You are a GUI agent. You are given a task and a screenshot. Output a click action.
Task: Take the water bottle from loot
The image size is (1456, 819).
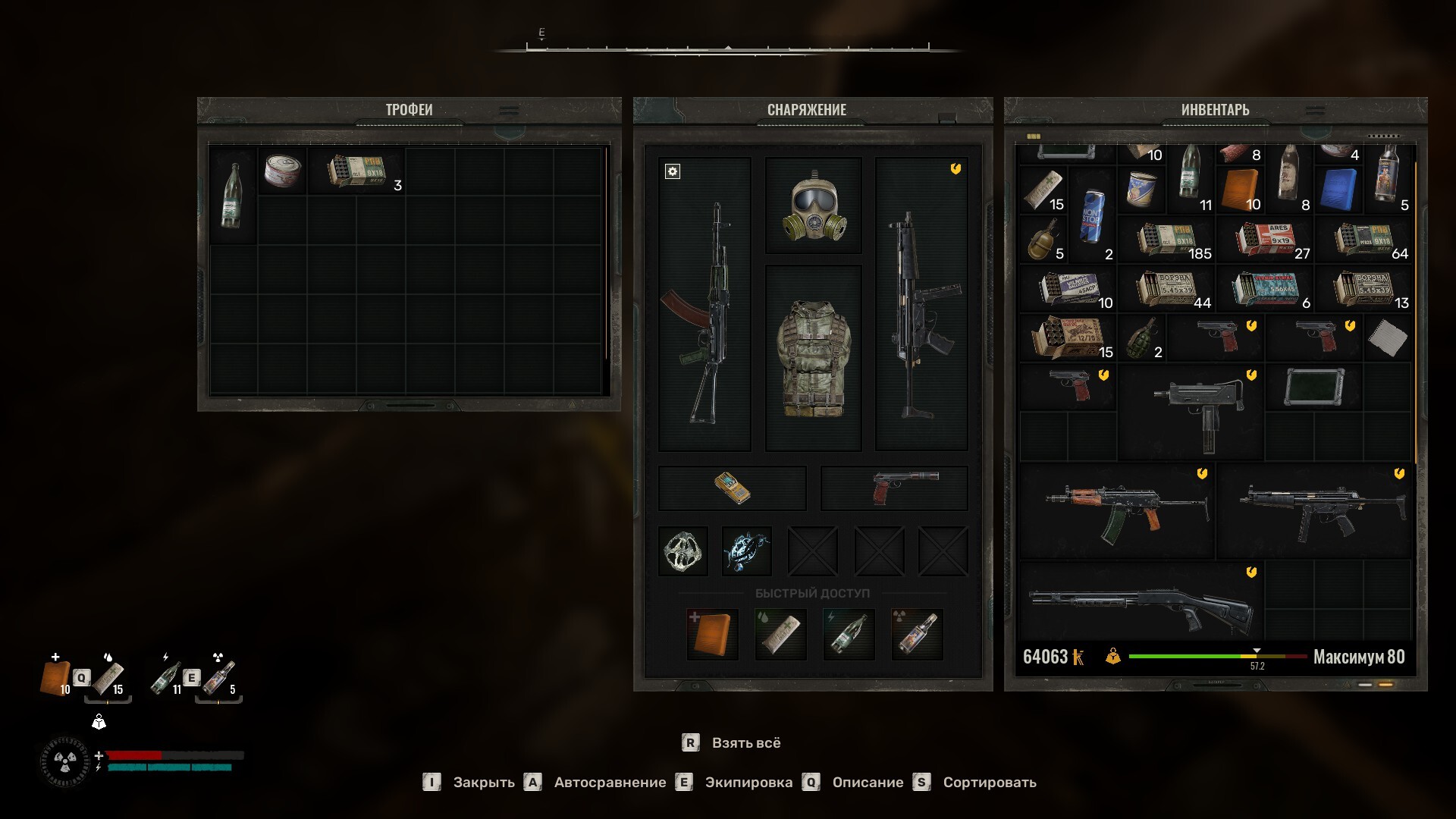pos(233,195)
